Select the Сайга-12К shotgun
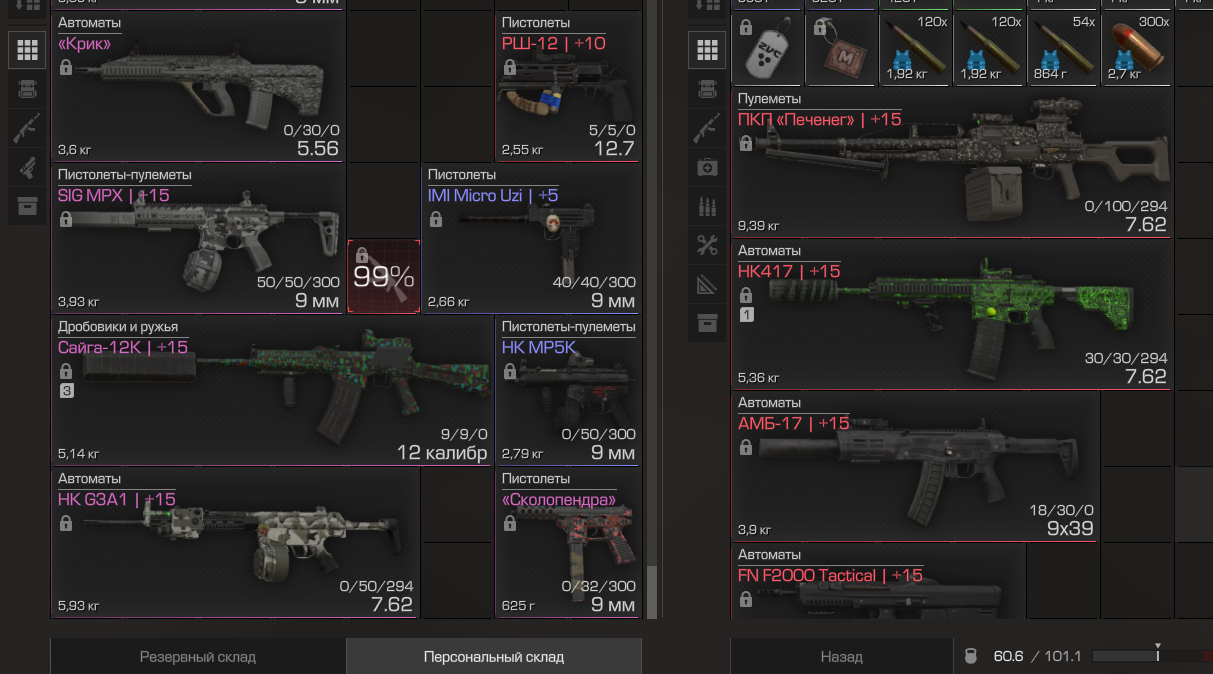Viewport: 1213px width, 674px height. pyautogui.click(x=272, y=390)
